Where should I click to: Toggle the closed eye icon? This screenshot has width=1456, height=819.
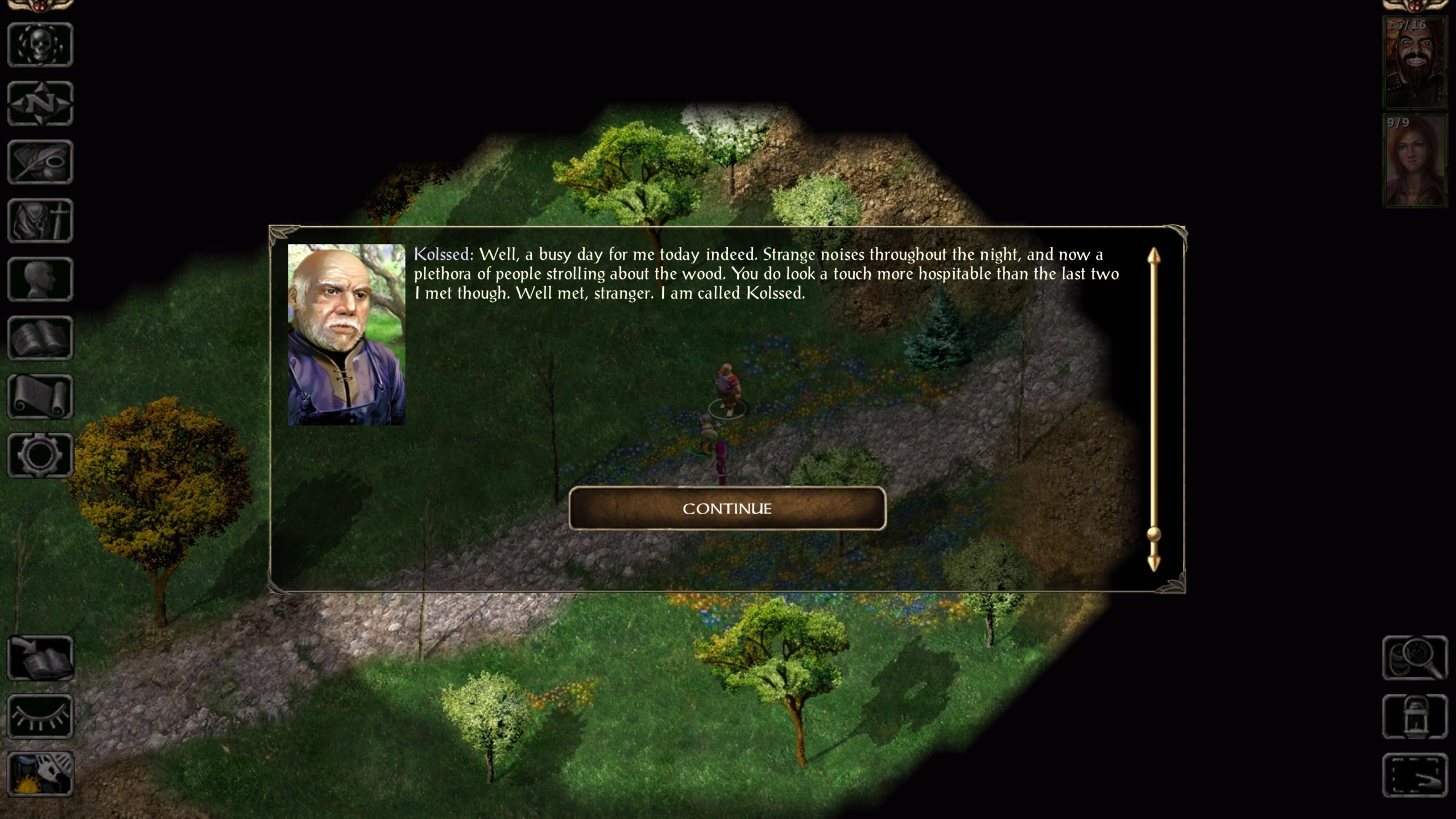pyautogui.click(x=40, y=717)
